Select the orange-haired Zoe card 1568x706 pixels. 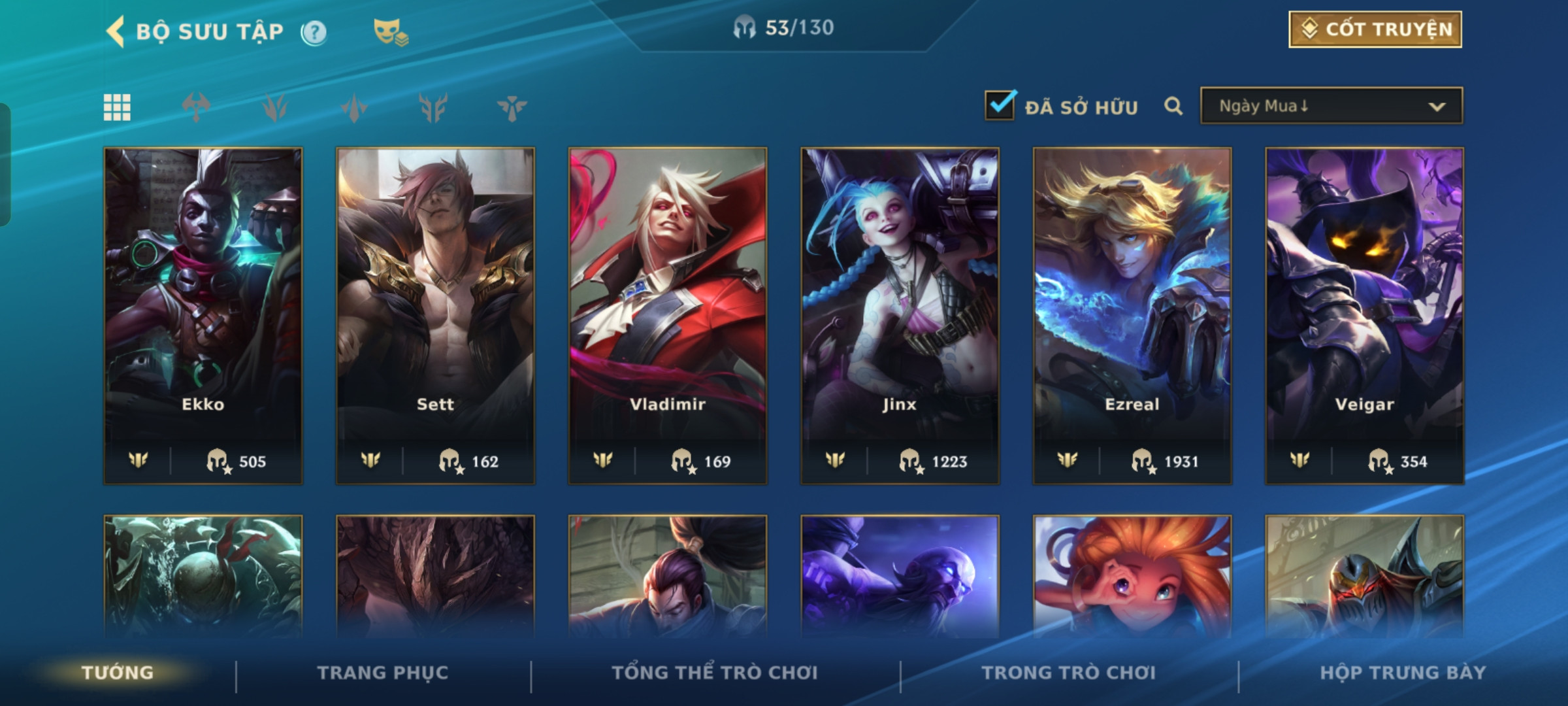pyautogui.click(x=1132, y=575)
